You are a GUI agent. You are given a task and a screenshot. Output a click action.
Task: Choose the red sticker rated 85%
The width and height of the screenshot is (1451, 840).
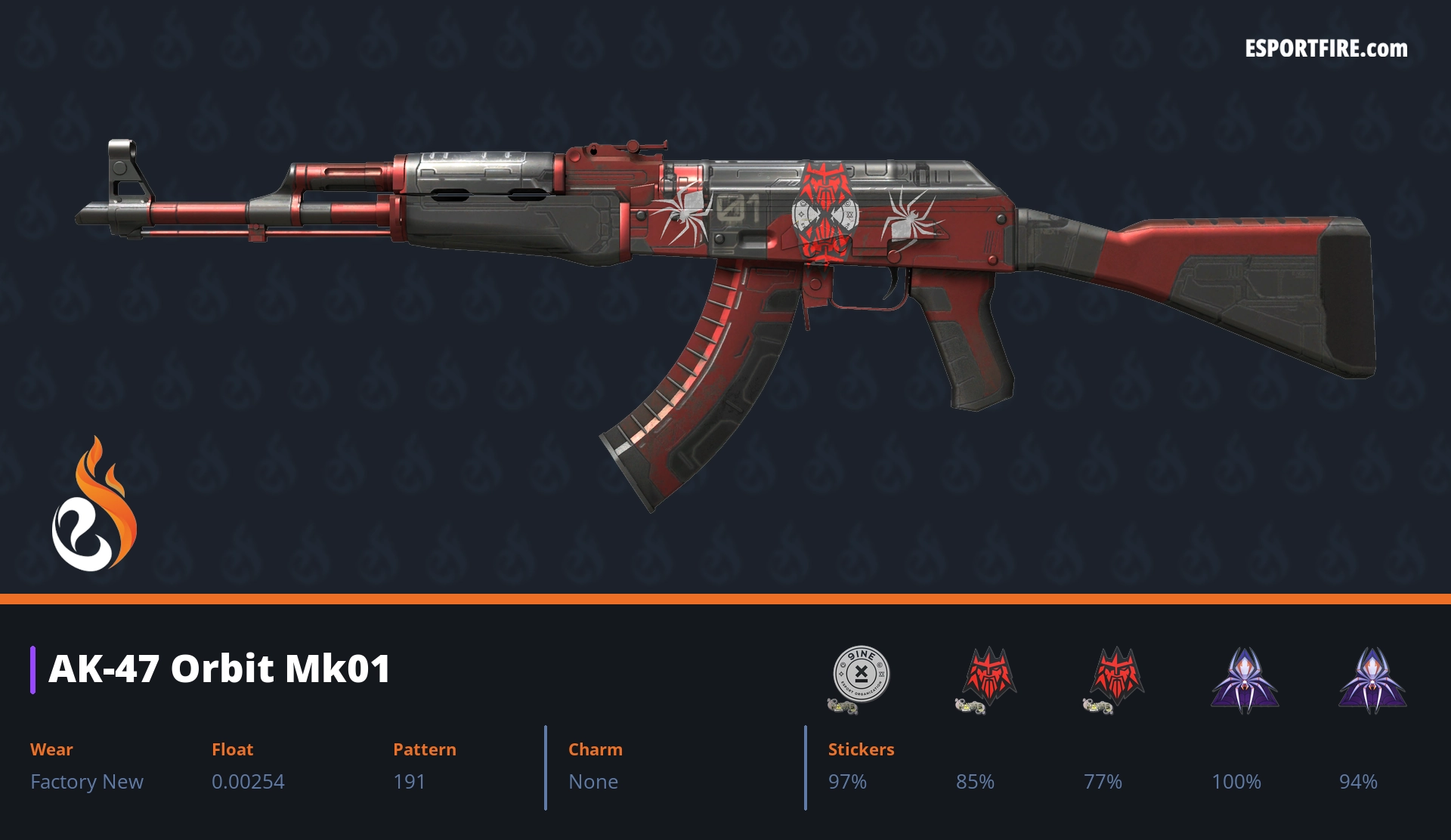988,676
